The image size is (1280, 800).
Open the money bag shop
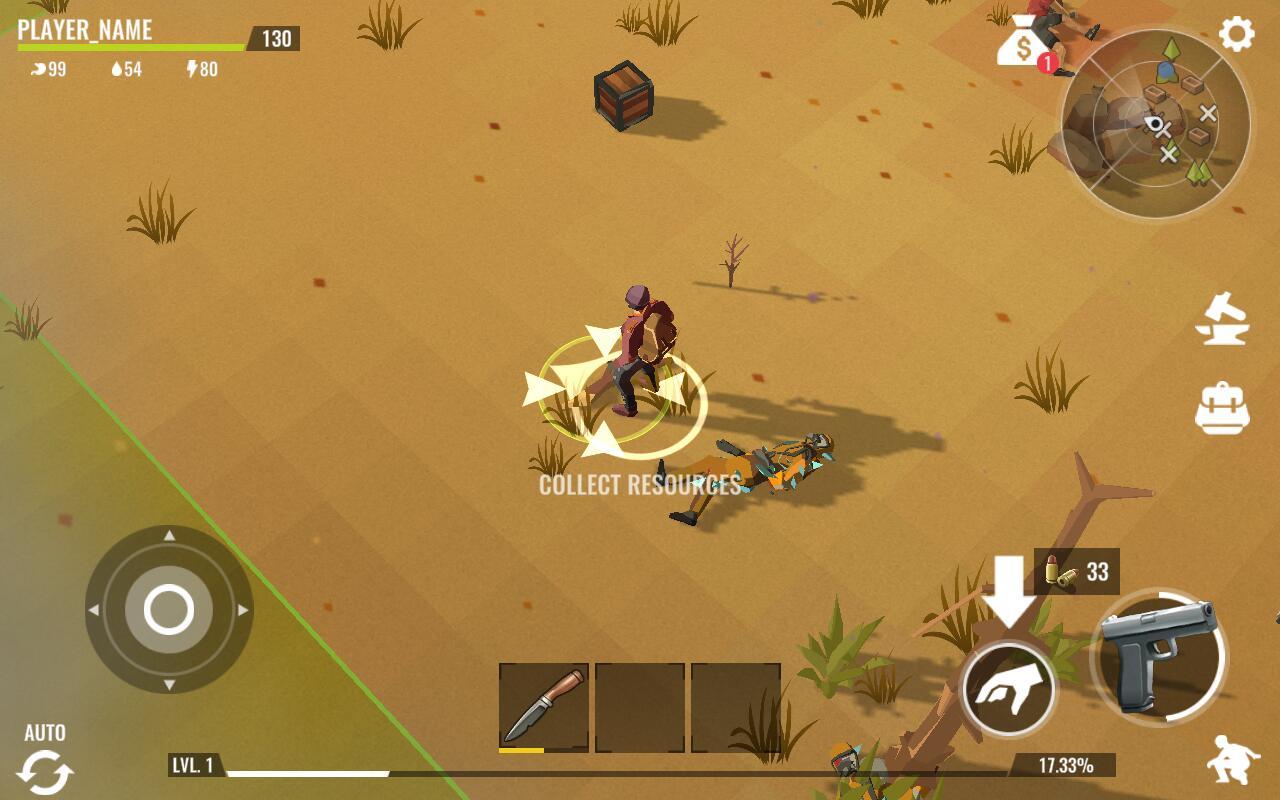(1022, 43)
